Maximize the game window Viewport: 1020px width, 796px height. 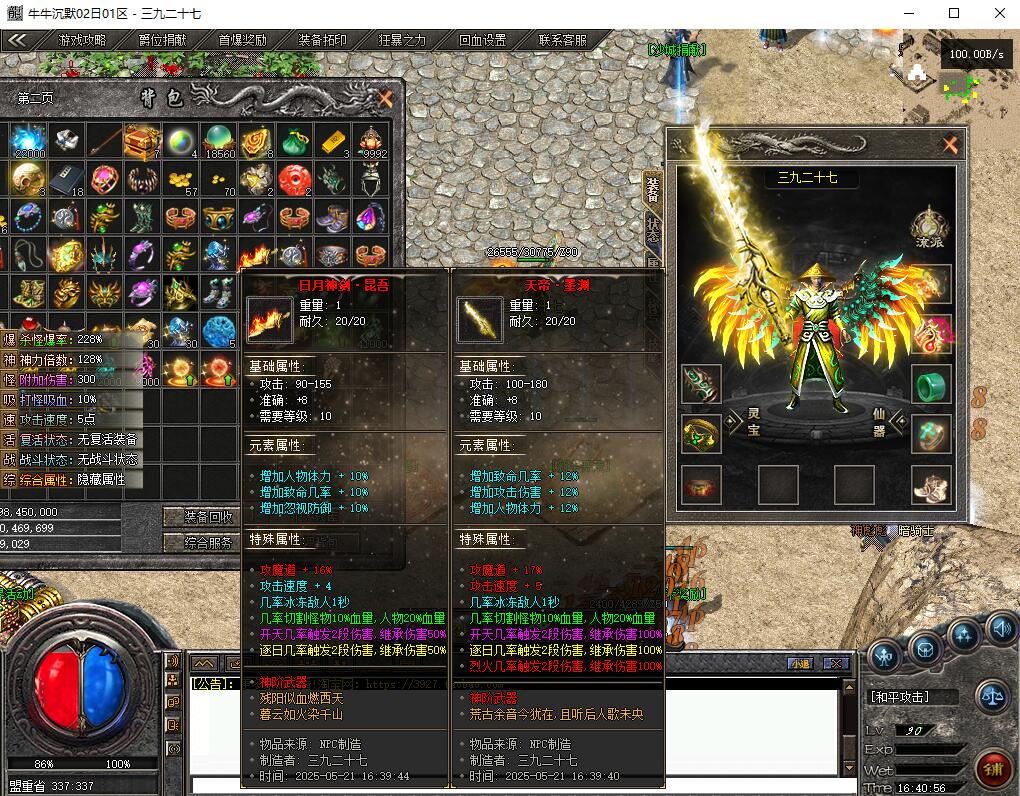953,13
